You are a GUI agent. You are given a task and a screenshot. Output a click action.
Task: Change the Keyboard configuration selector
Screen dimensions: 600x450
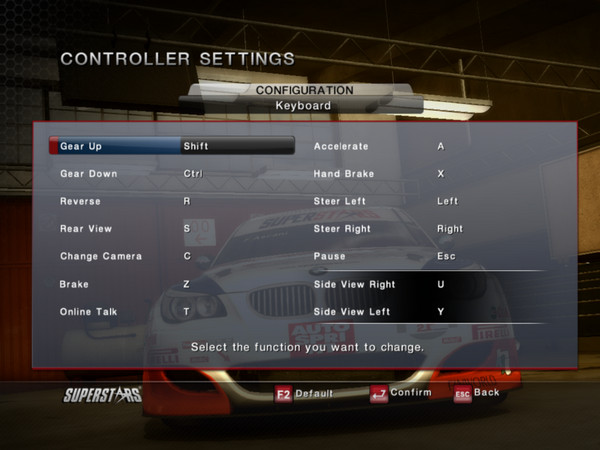coord(303,104)
